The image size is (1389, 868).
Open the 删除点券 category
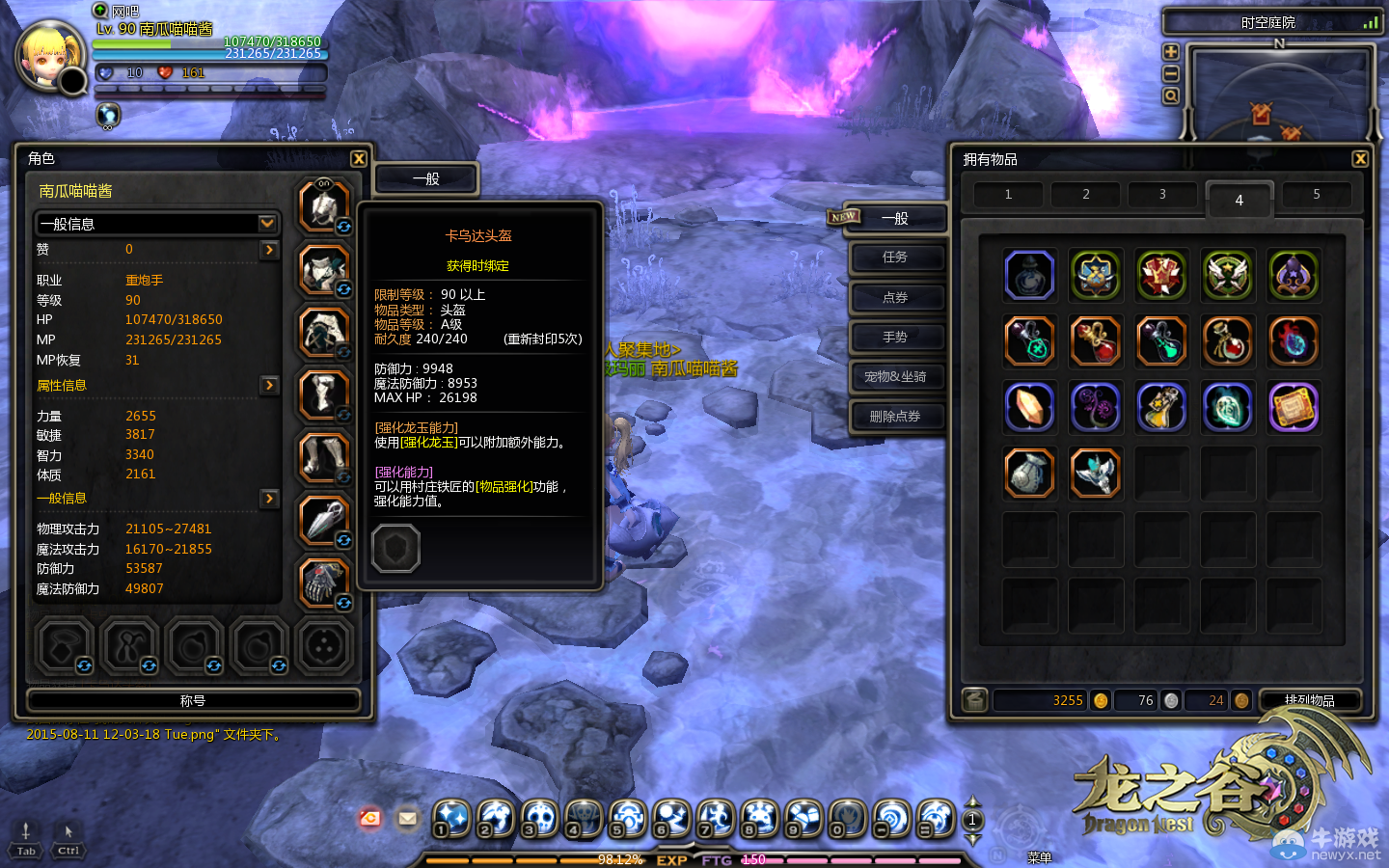tap(895, 417)
